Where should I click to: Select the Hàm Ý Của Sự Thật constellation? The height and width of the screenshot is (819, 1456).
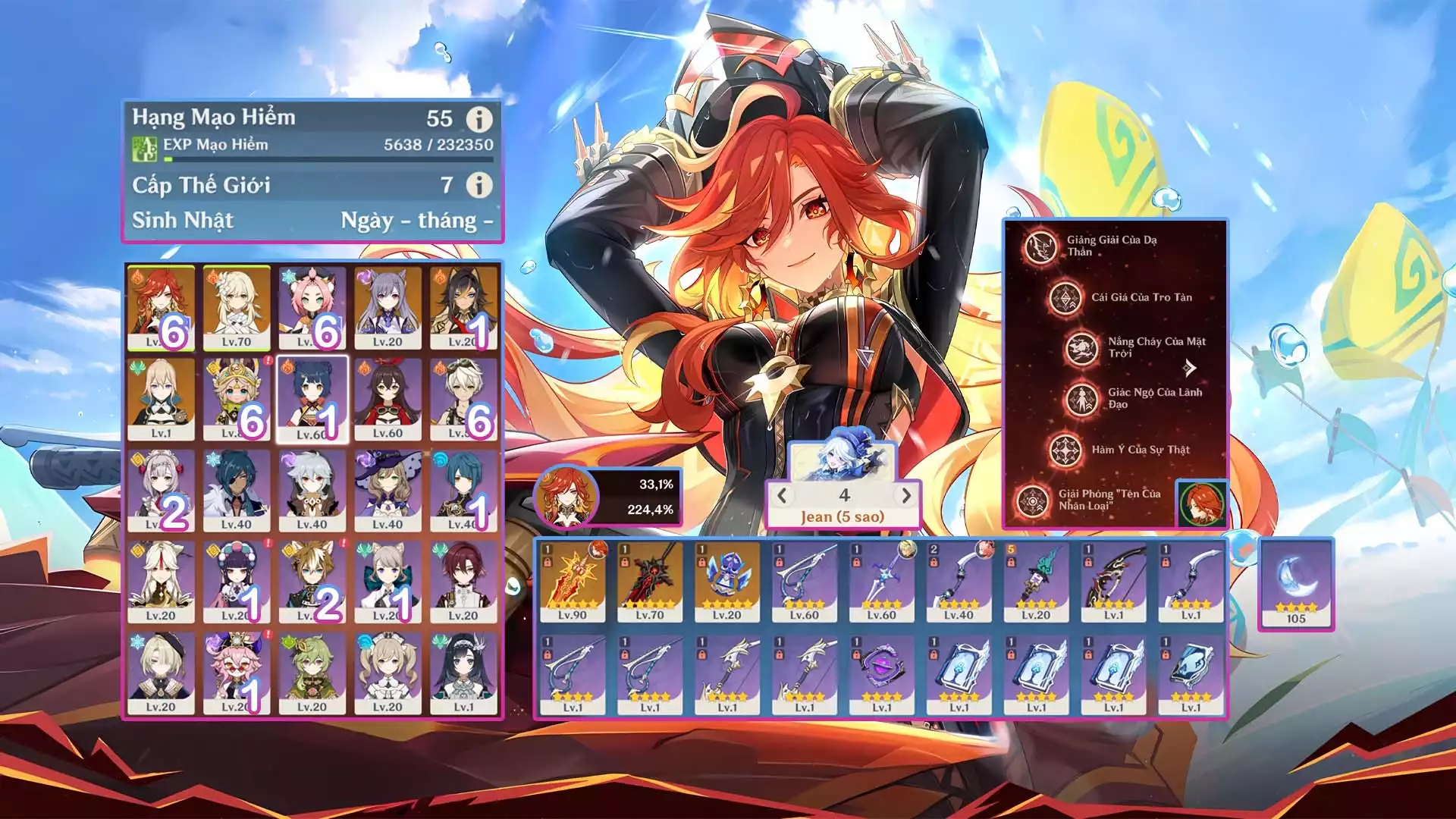pos(1065,450)
